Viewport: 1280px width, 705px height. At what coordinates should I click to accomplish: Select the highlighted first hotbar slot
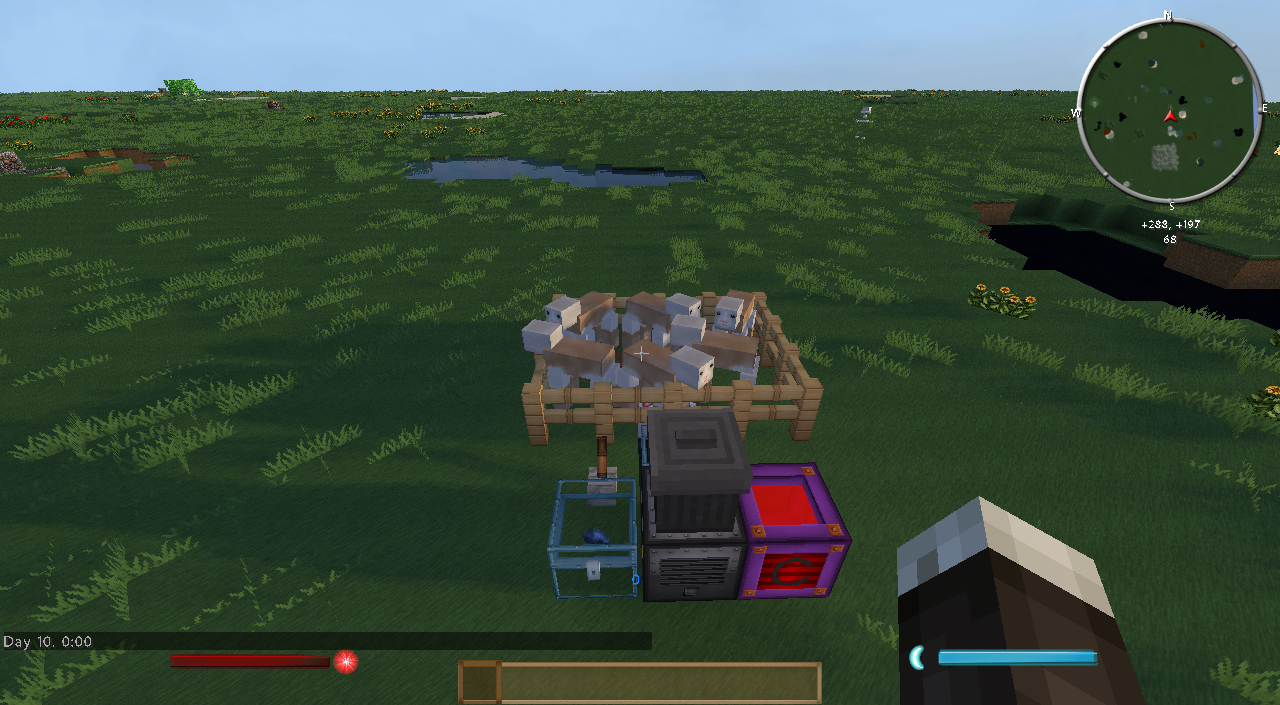click(x=479, y=682)
